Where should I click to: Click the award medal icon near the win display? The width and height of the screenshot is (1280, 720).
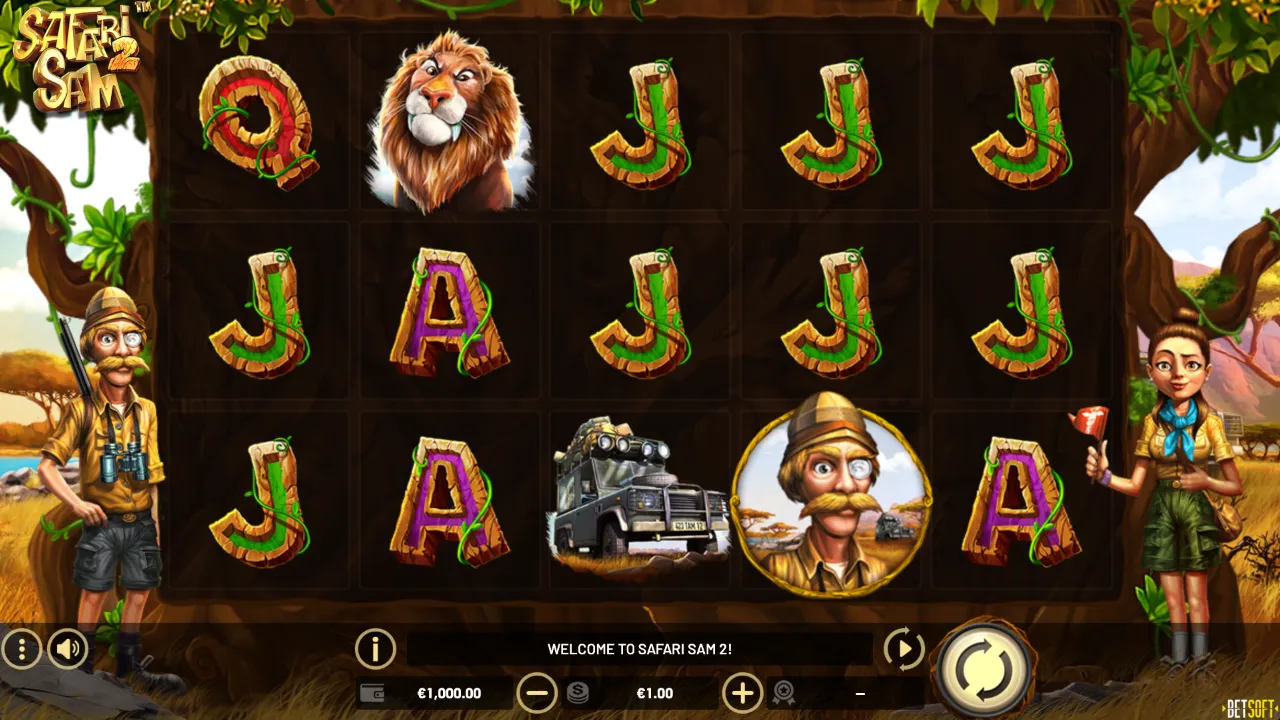point(786,692)
